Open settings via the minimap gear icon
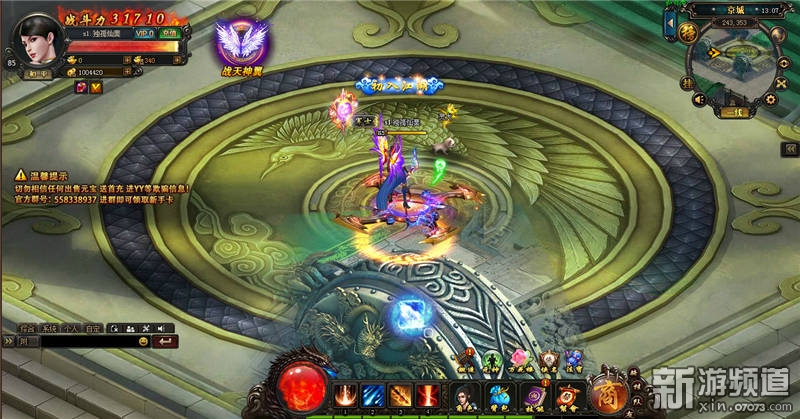Viewport: 800px width, 419px height. (x=771, y=99)
